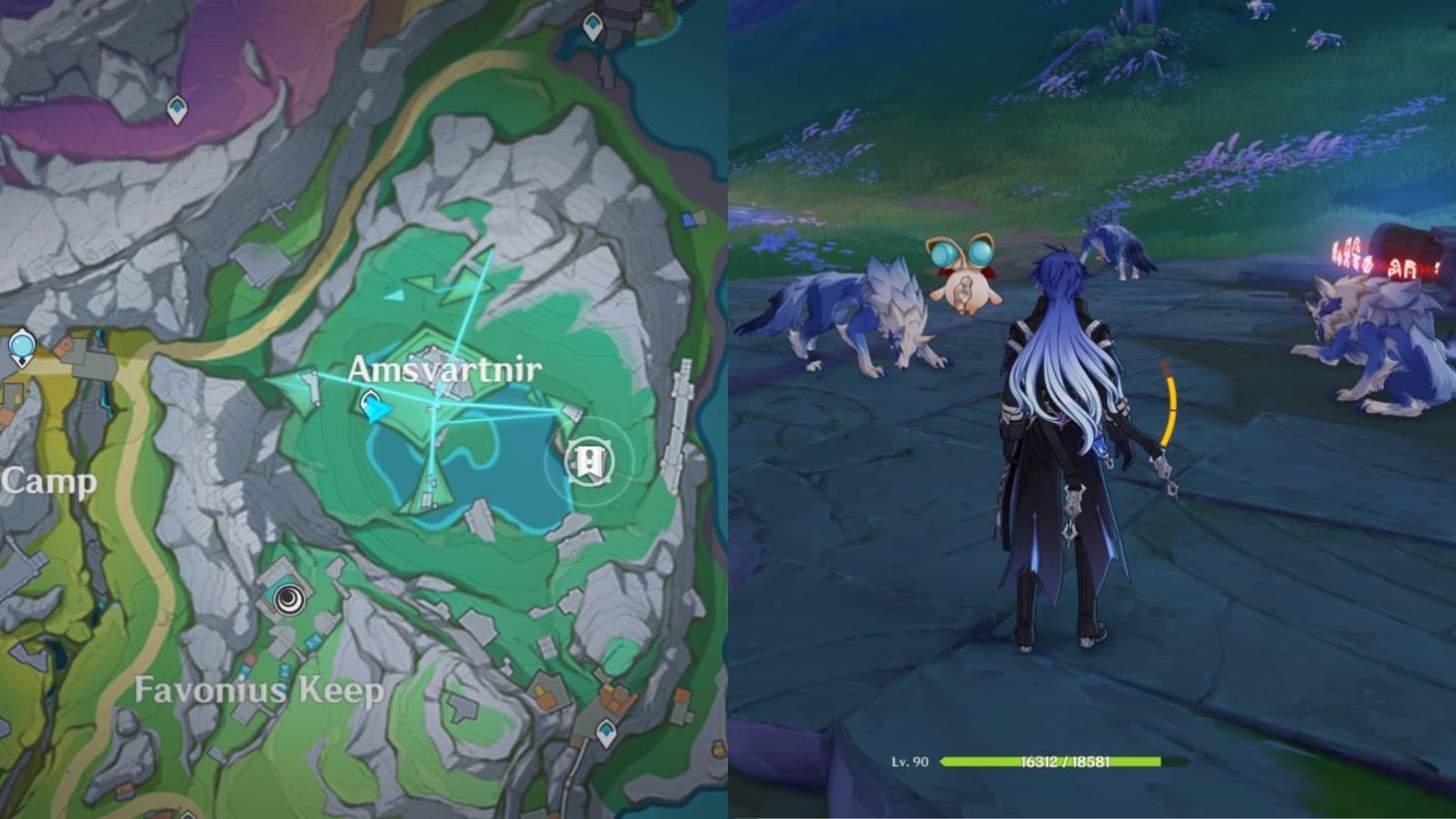Expand the Camp region label
Image resolution: width=1456 pixels, height=819 pixels.
pos(48,481)
